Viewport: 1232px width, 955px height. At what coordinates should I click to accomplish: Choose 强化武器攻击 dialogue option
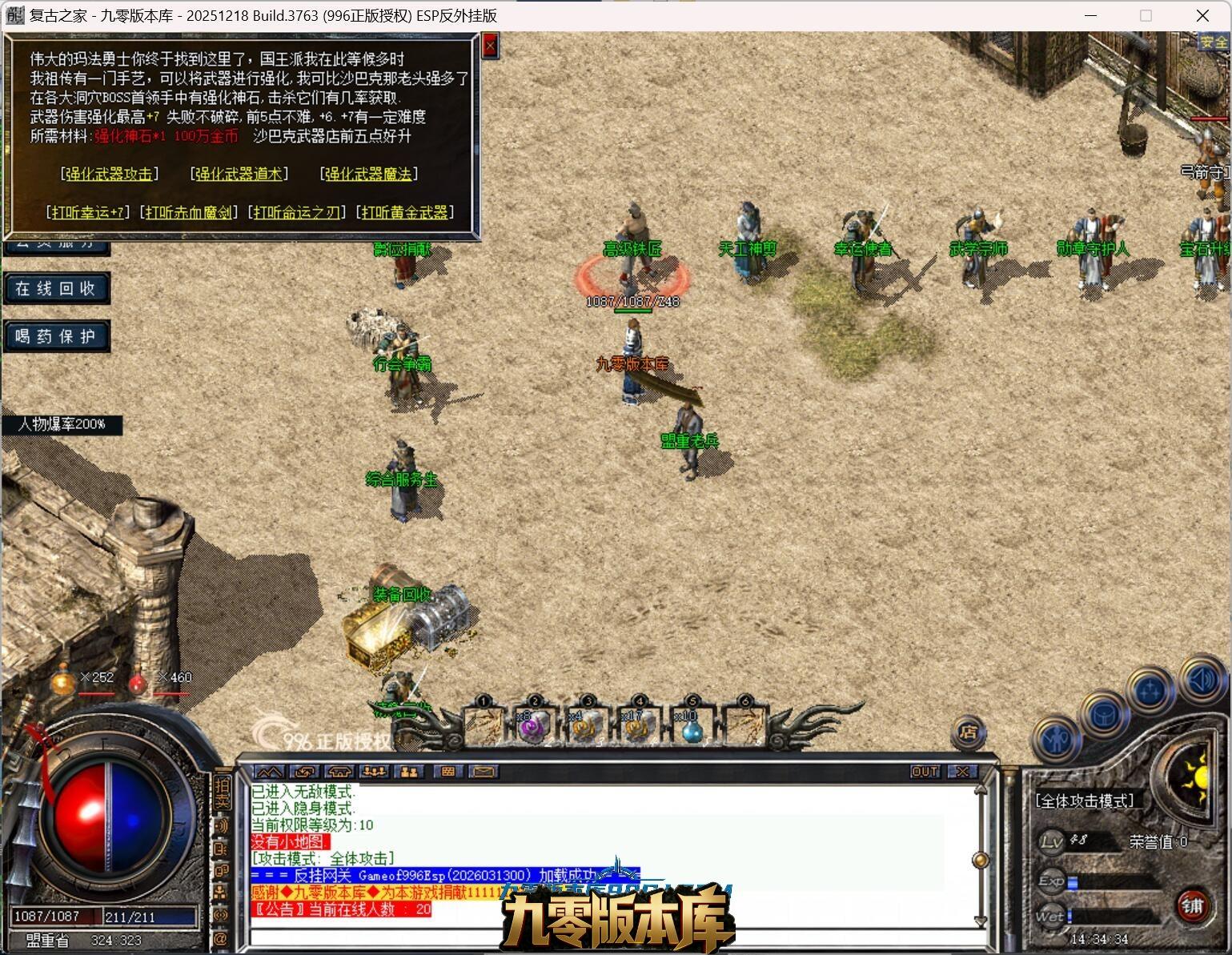110,174
